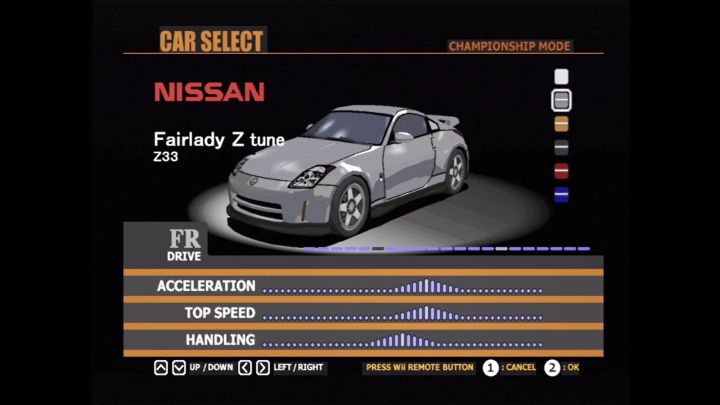Pick the blue car color swatch
The width and height of the screenshot is (720, 405).
click(x=561, y=194)
